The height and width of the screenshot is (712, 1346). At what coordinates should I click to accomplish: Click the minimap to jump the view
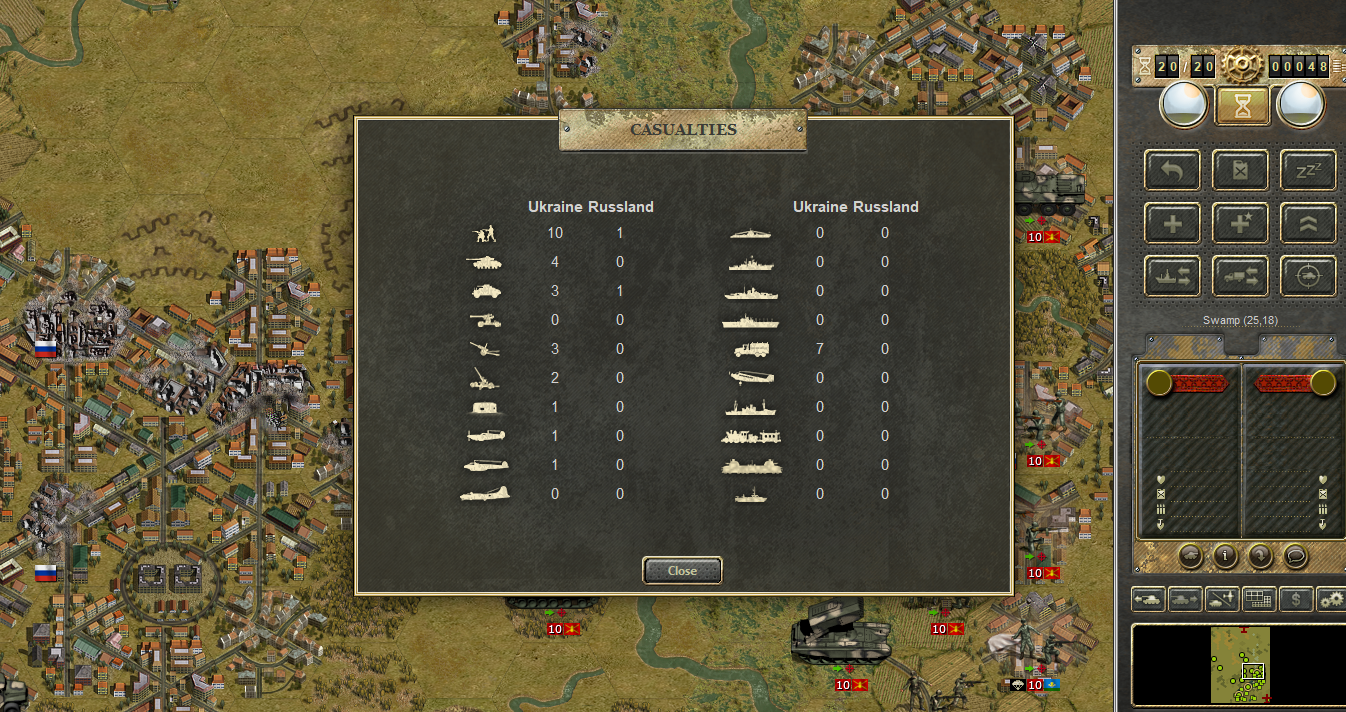[1240, 666]
